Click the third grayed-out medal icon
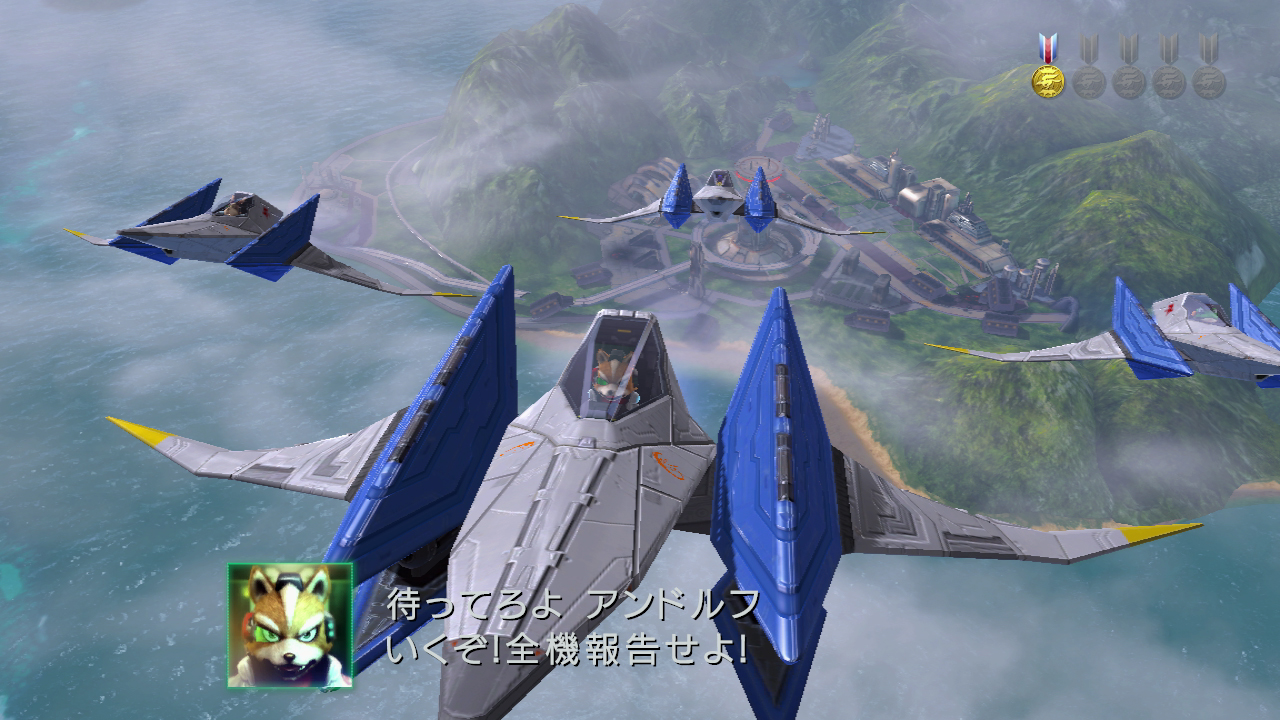The height and width of the screenshot is (720, 1280). pyautogui.click(x=1169, y=82)
